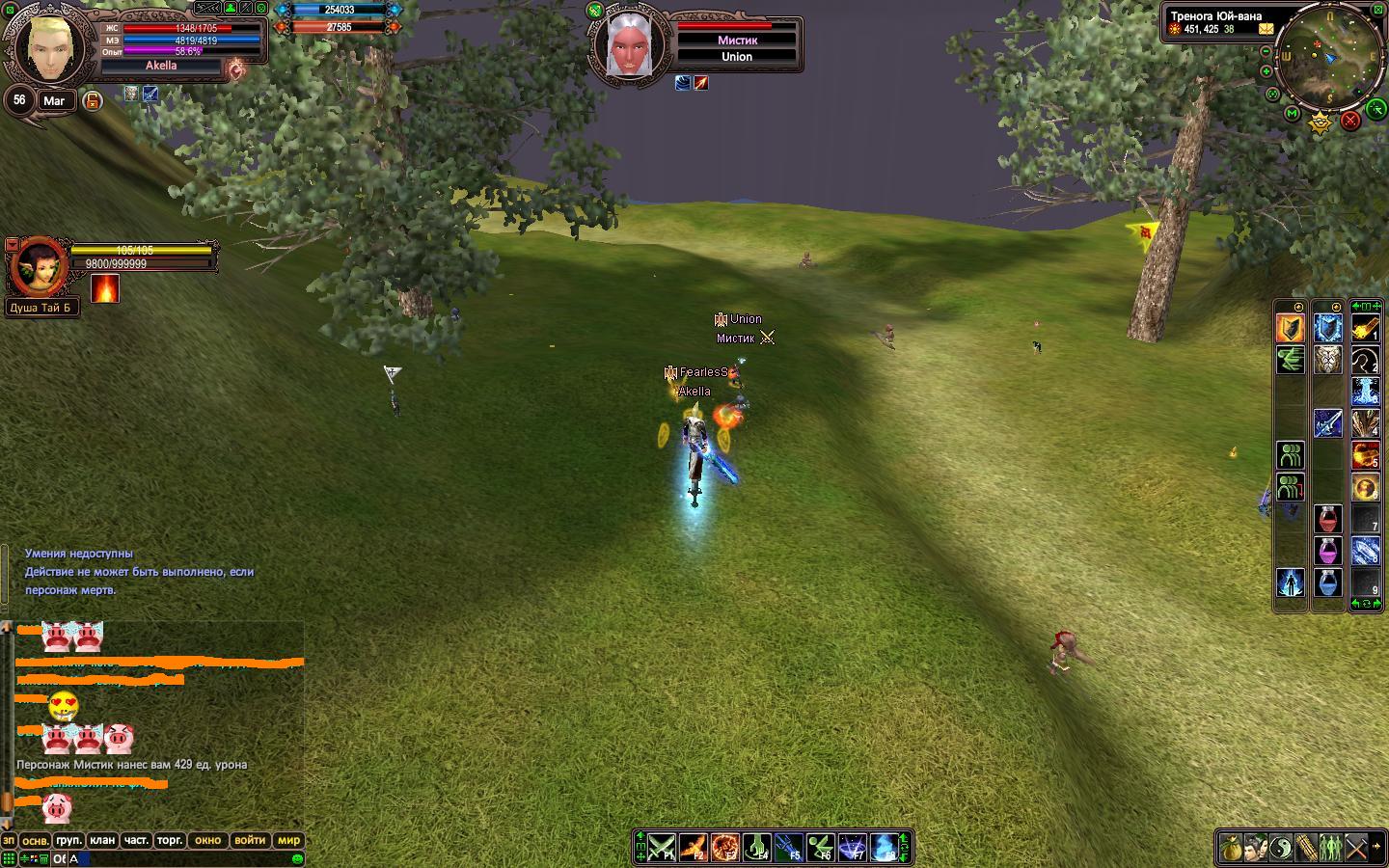Select the мир world chat tab
Screen dimensions: 1389x868
pos(289,840)
